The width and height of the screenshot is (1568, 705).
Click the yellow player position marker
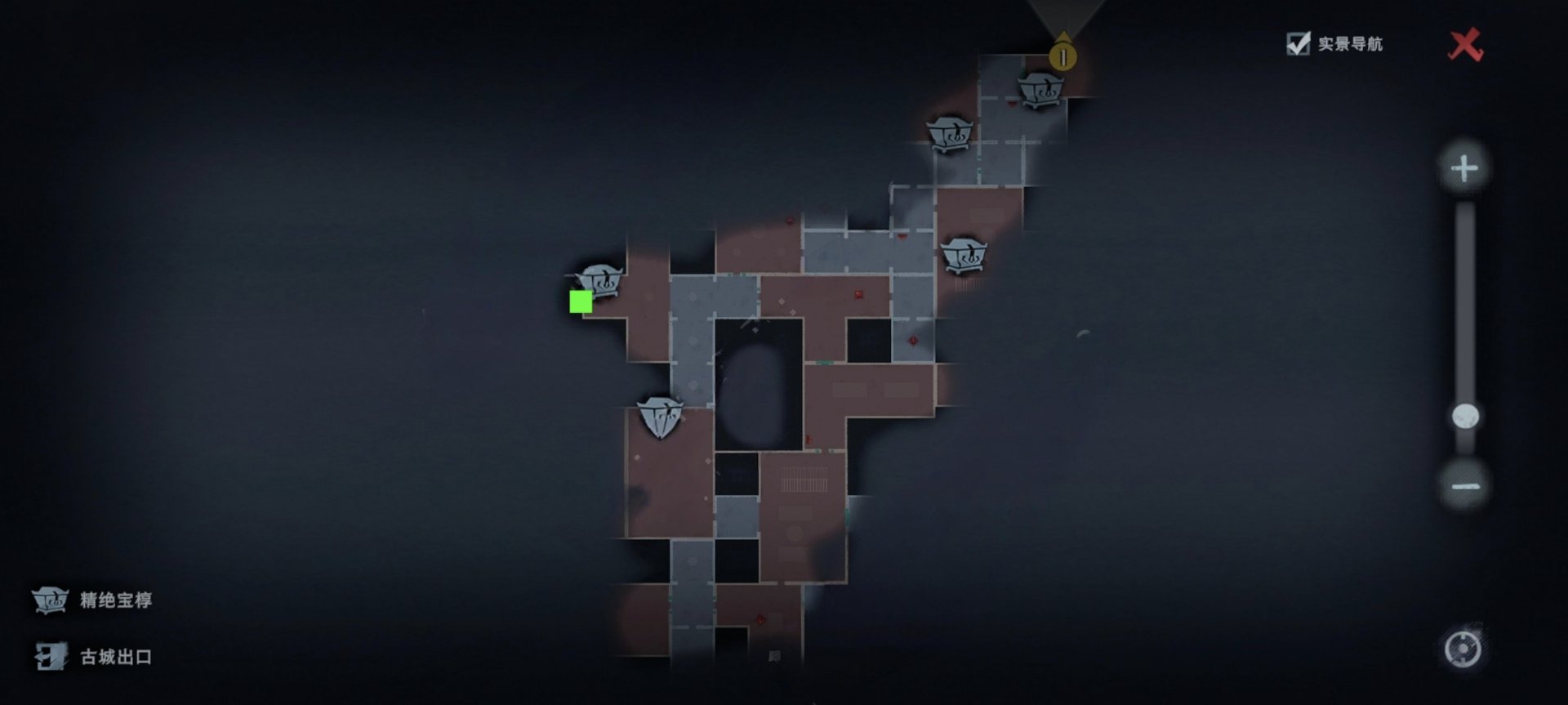(x=1062, y=56)
